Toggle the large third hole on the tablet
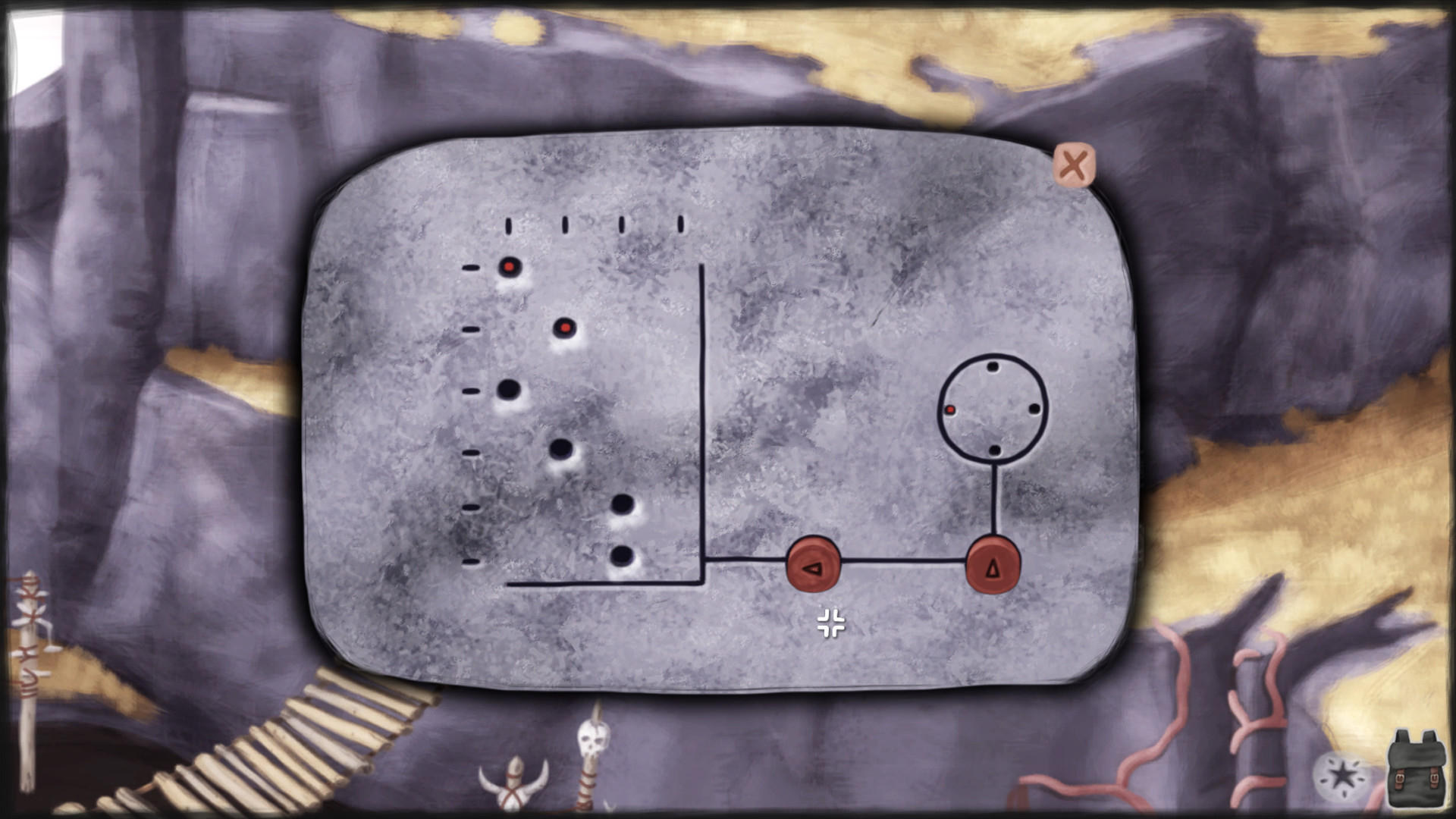This screenshot has width=1456, height=819. point(510,389)
